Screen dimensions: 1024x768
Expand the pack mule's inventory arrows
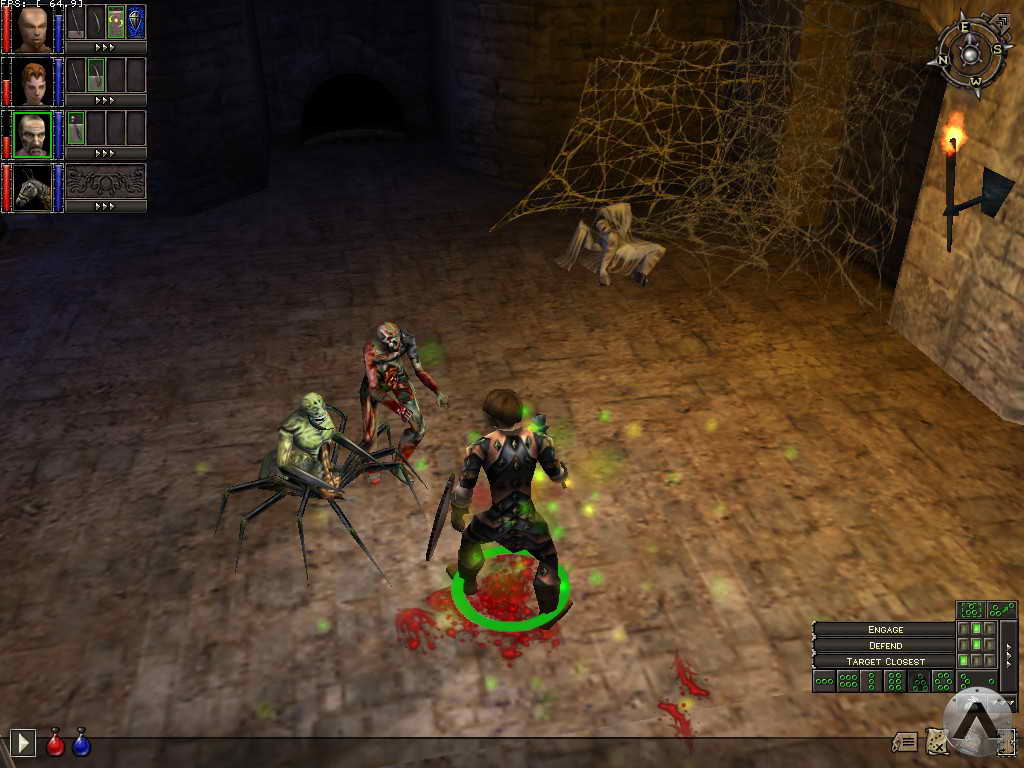tap(106, 206)
